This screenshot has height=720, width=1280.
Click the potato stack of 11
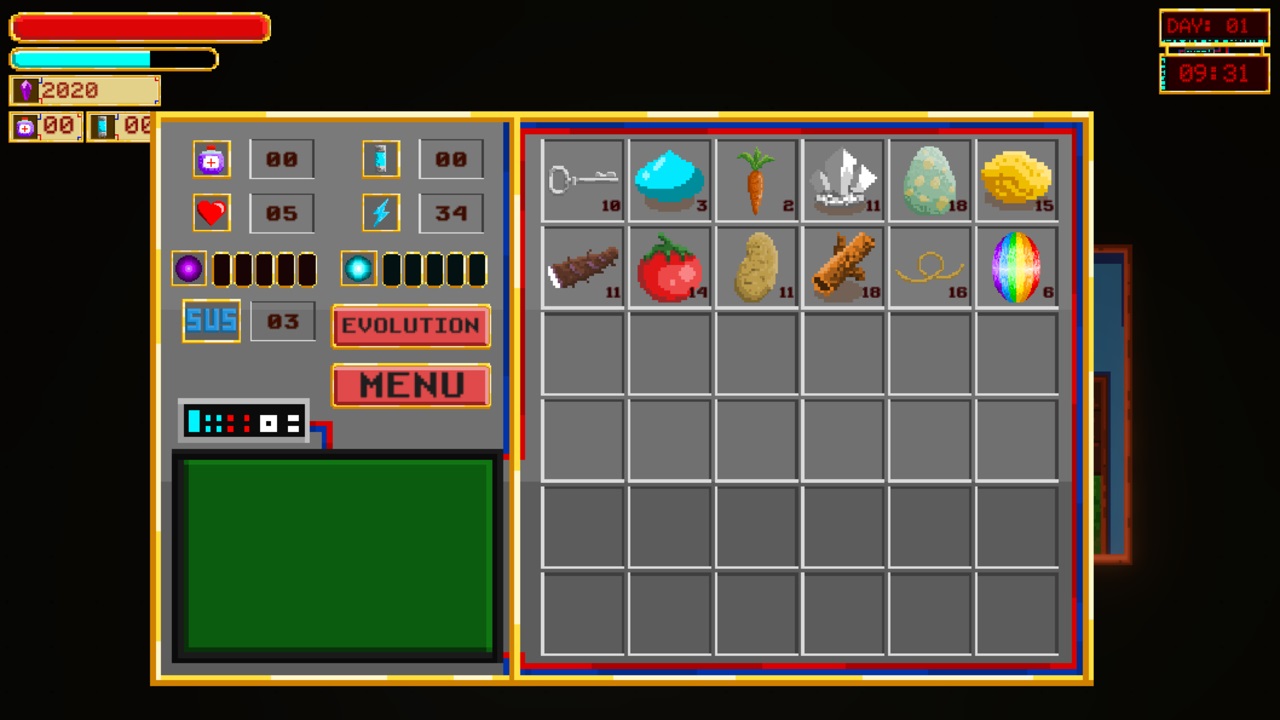pos(757,265)
